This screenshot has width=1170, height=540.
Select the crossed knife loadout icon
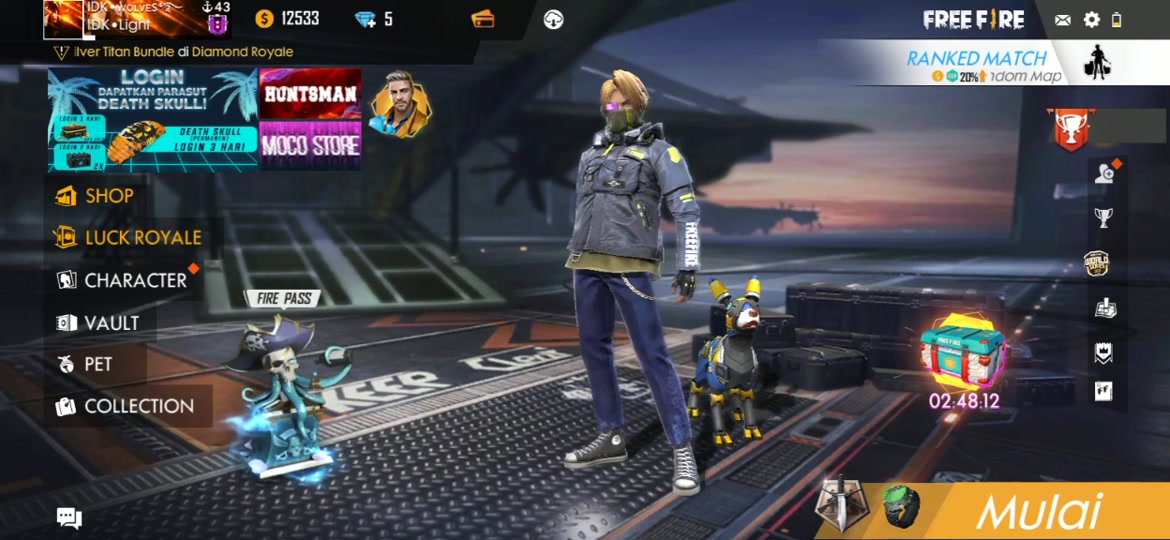click(836, 506)
